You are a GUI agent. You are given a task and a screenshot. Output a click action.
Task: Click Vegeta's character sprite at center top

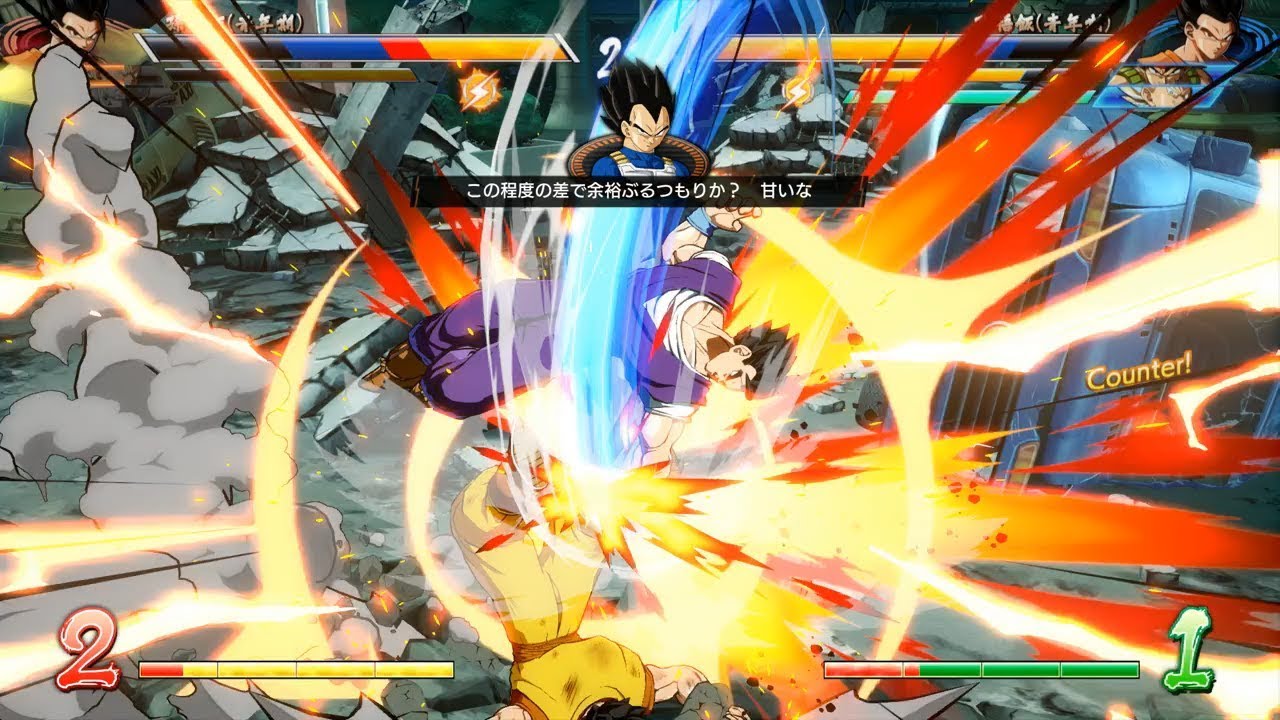[640, 135]
